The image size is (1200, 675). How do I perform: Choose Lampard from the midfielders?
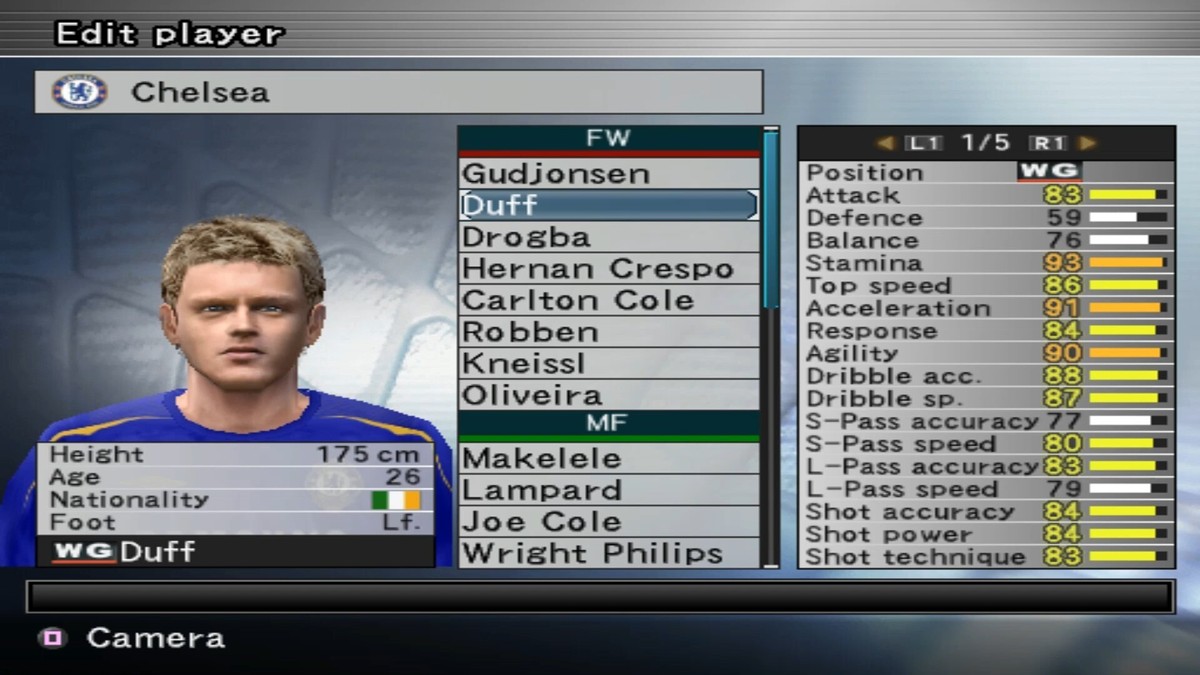[x=608, y=490]
